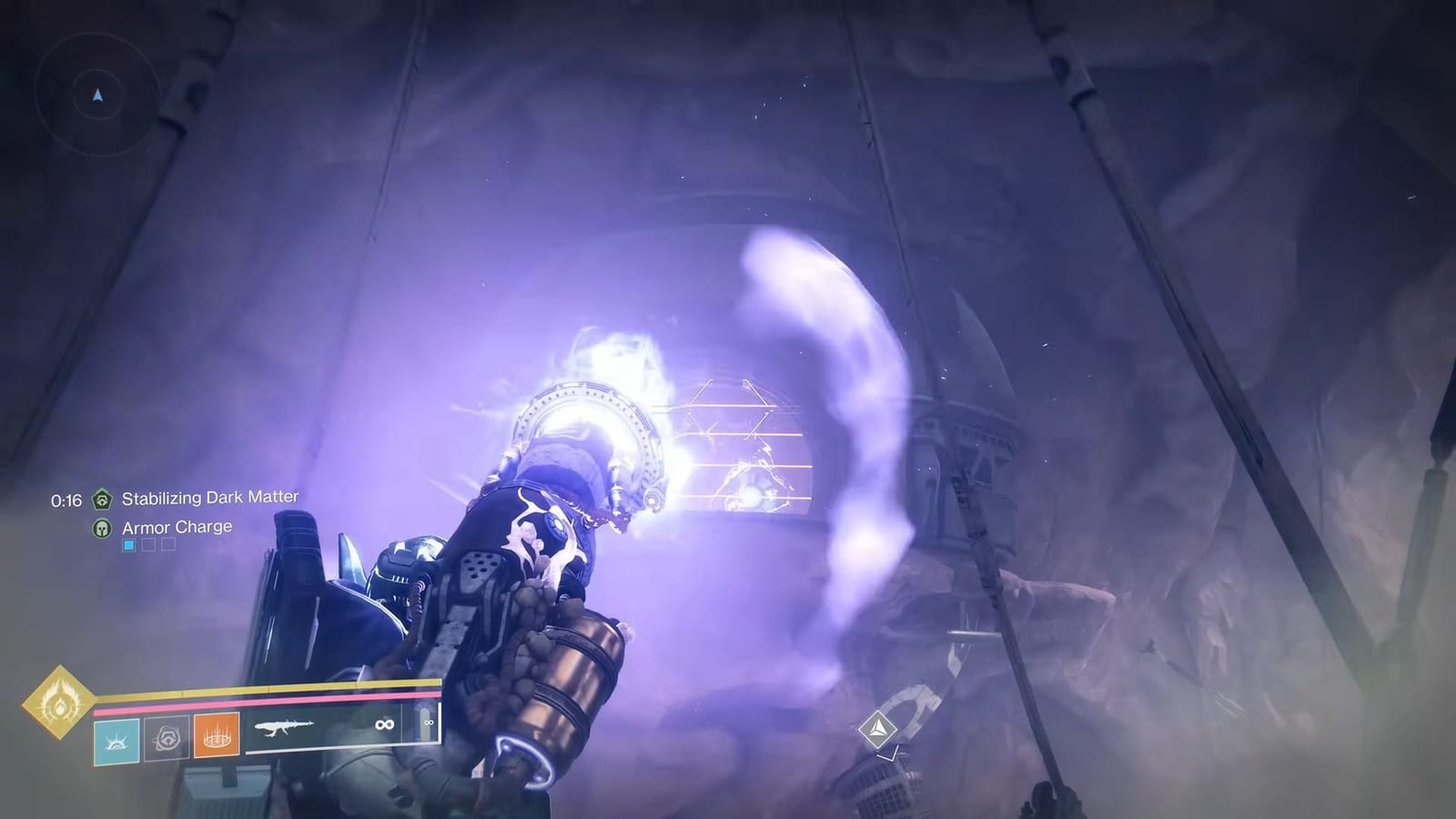1456x819 pixels.
Task: Expand the weapon ammo reserves readout
Action: tap(429, 723)
